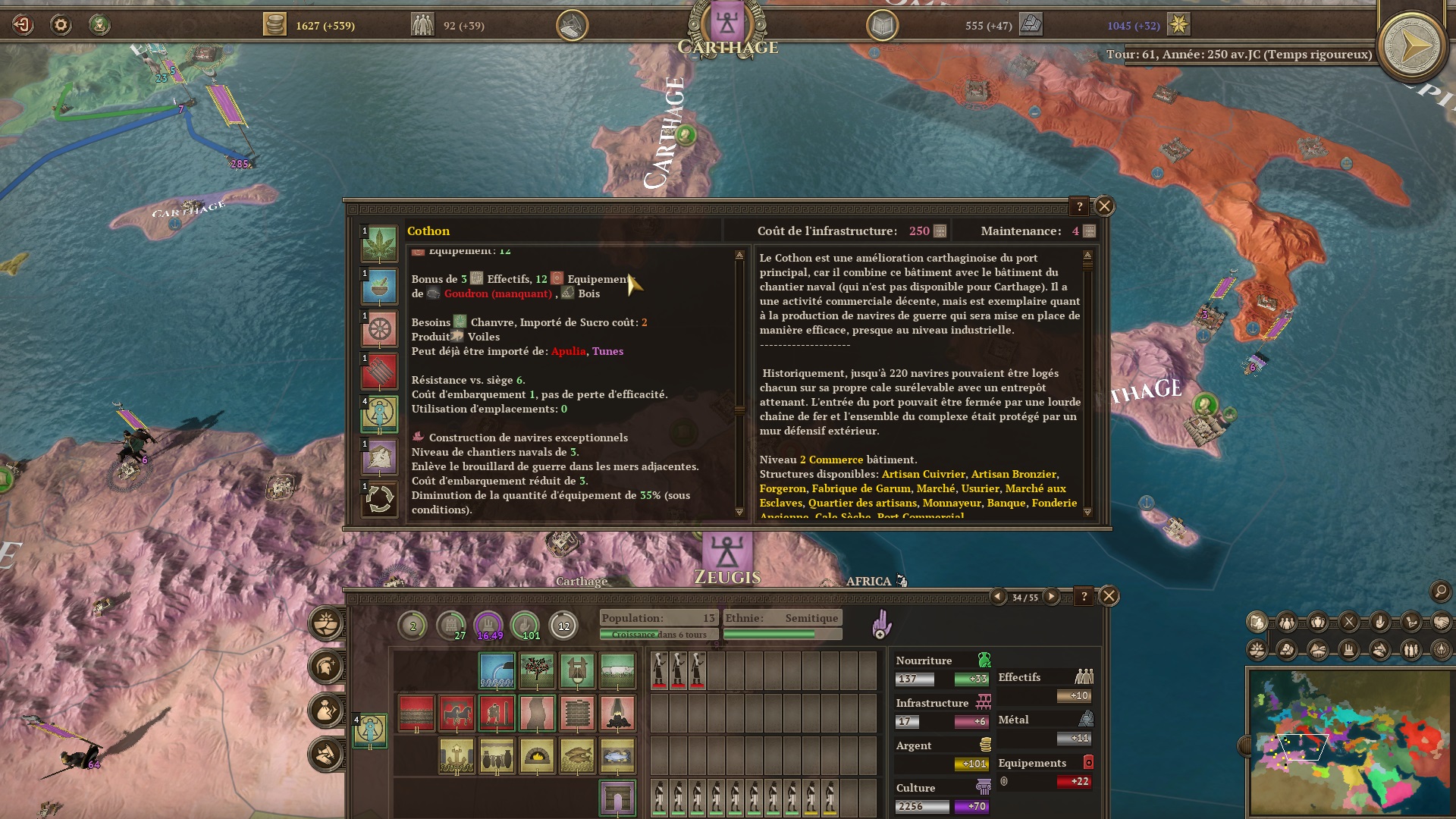Viewport: 1456px width, 819px height.
Task: Select the mortar and pestle building option
Action: pyautogui.click(x=379, y=287)
